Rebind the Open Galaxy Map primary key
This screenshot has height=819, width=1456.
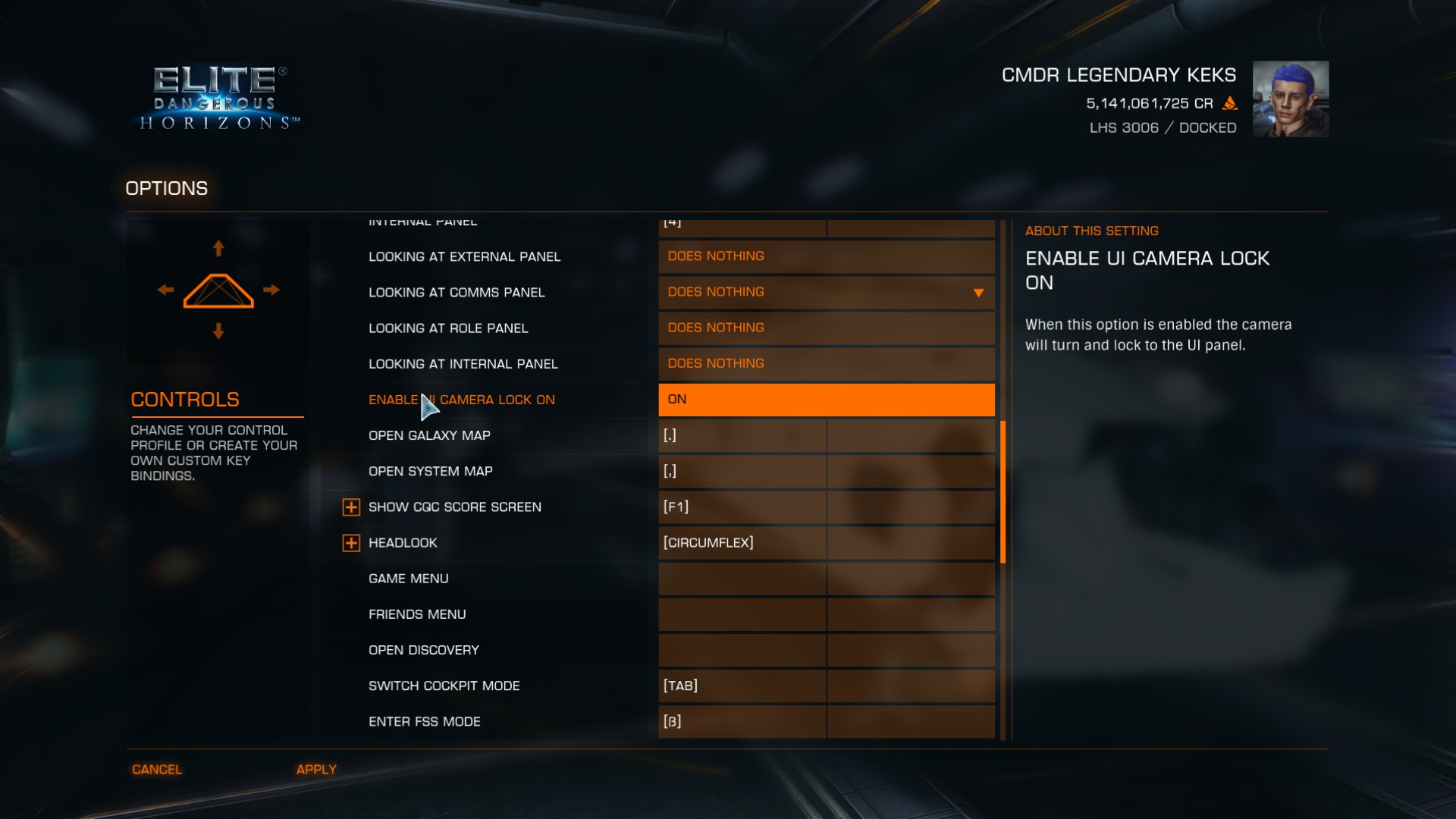coord(742,435)
